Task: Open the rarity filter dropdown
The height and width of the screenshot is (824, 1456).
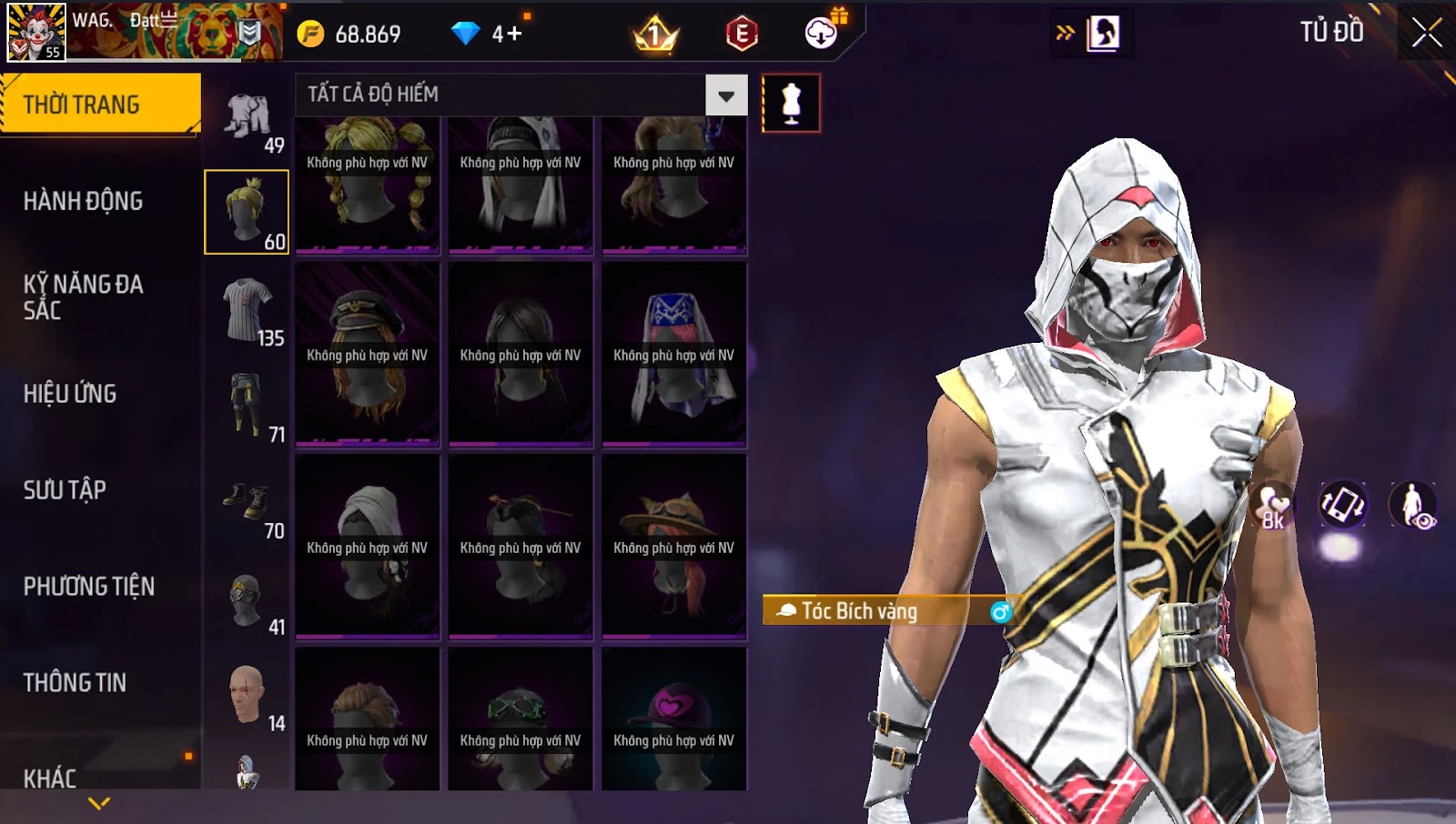Action: tap(726, 95)
